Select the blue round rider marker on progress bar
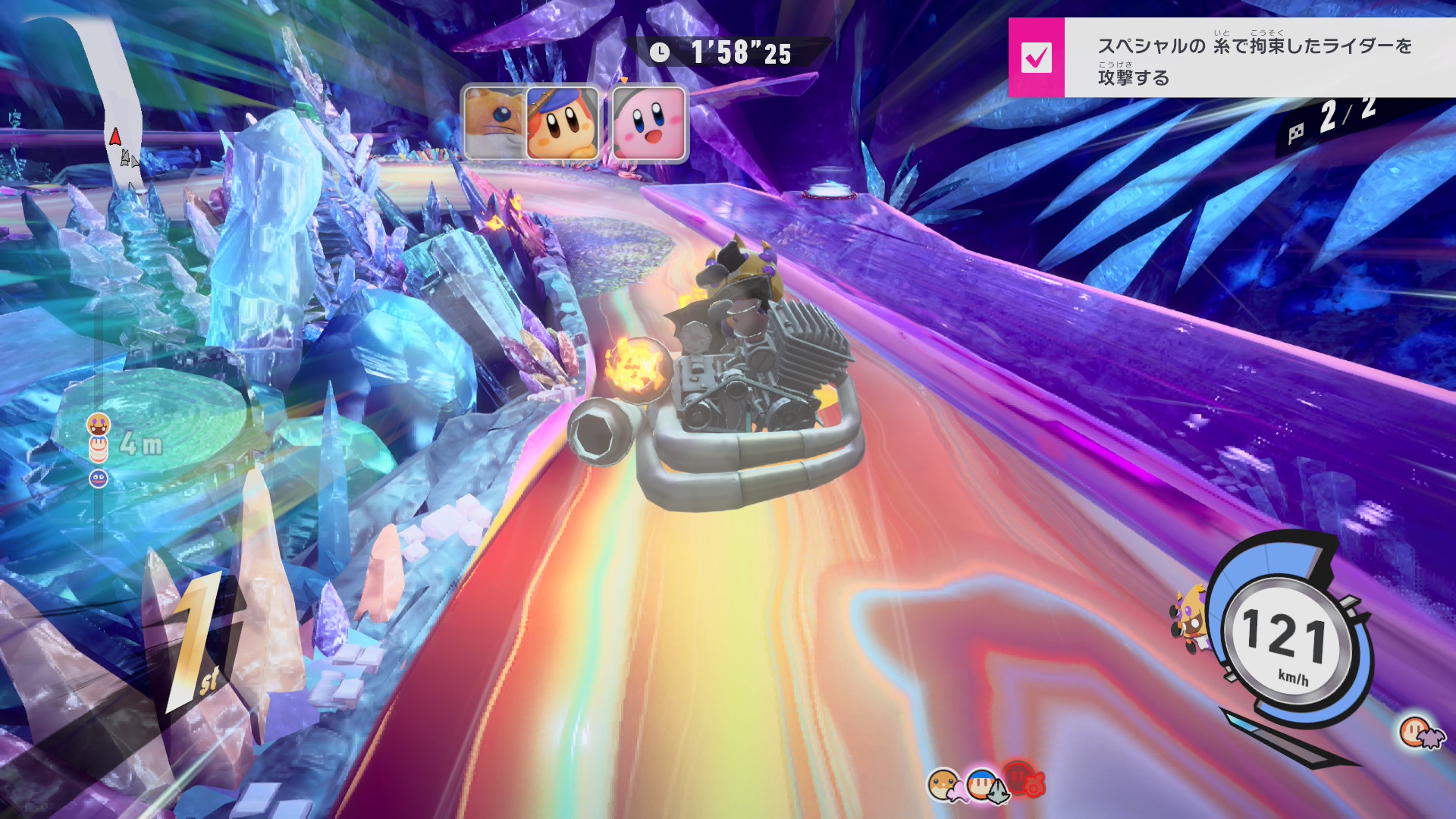 pos(99,479)
